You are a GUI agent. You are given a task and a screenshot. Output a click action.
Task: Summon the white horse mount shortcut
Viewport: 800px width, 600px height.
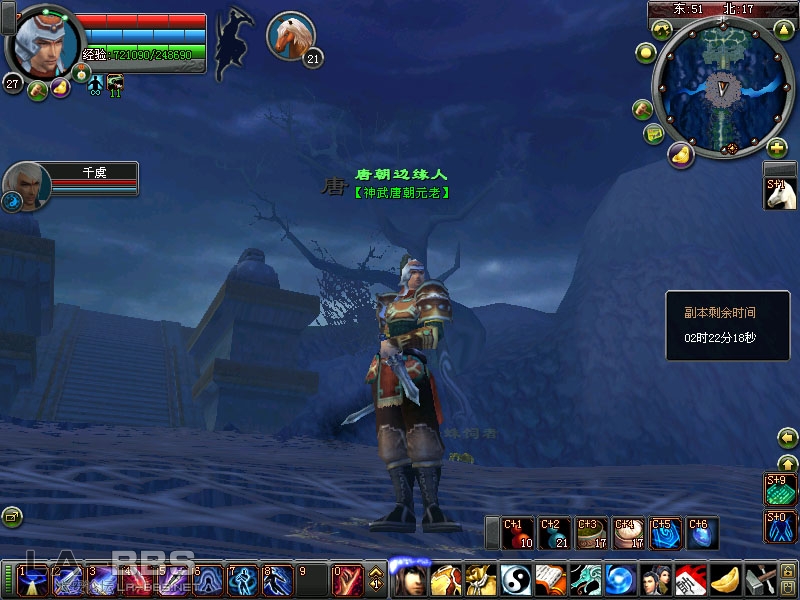(x=779, y=194)
